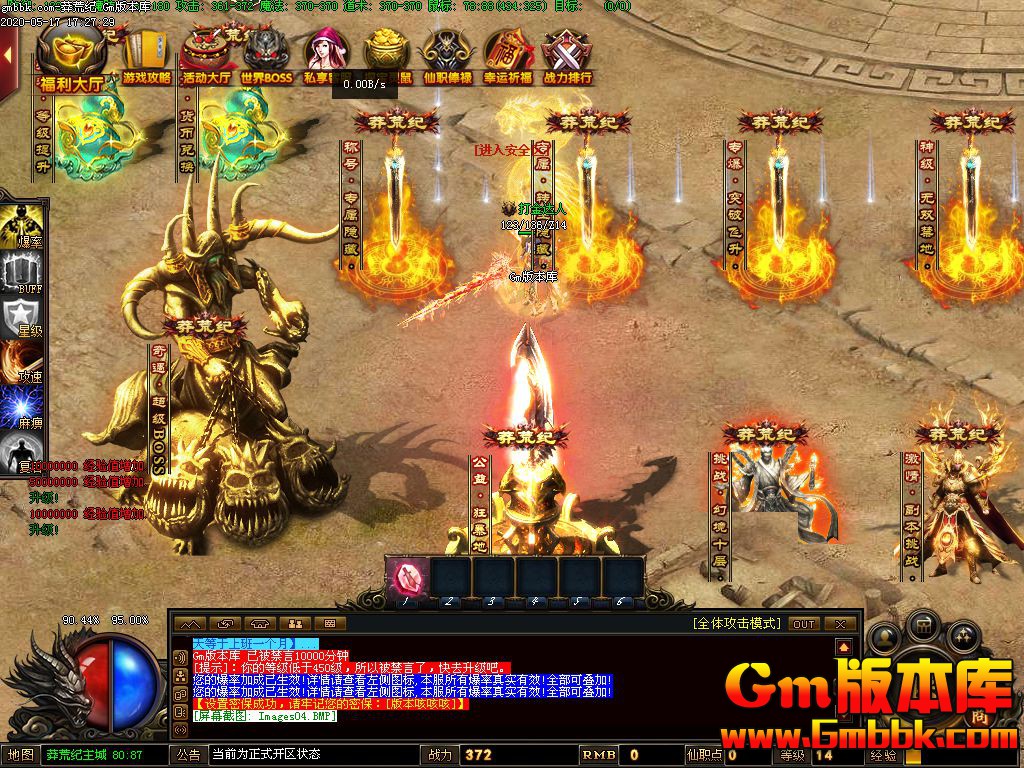Click the OUT button on chat panel

804,623
